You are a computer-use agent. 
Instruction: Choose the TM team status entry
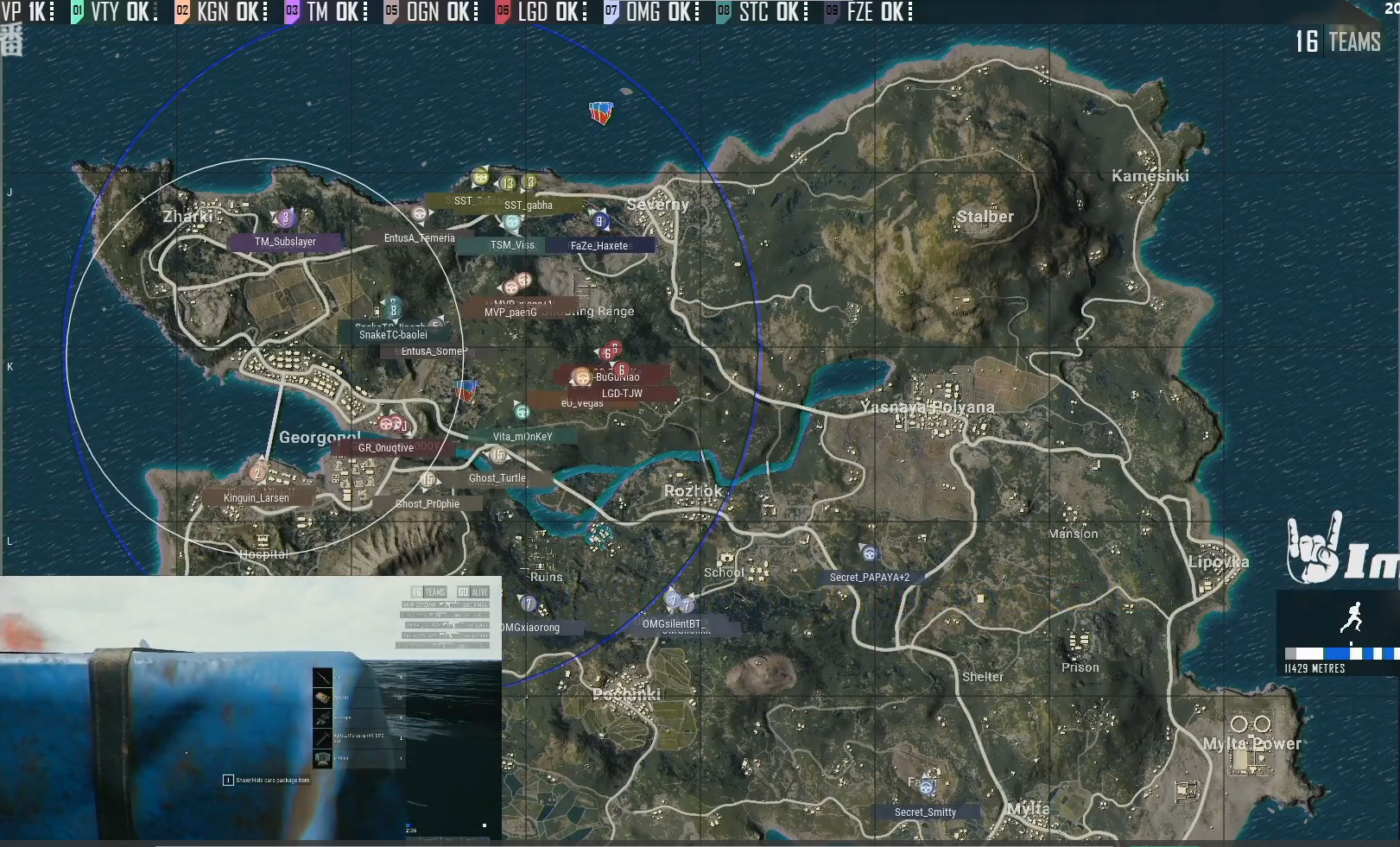328,12
